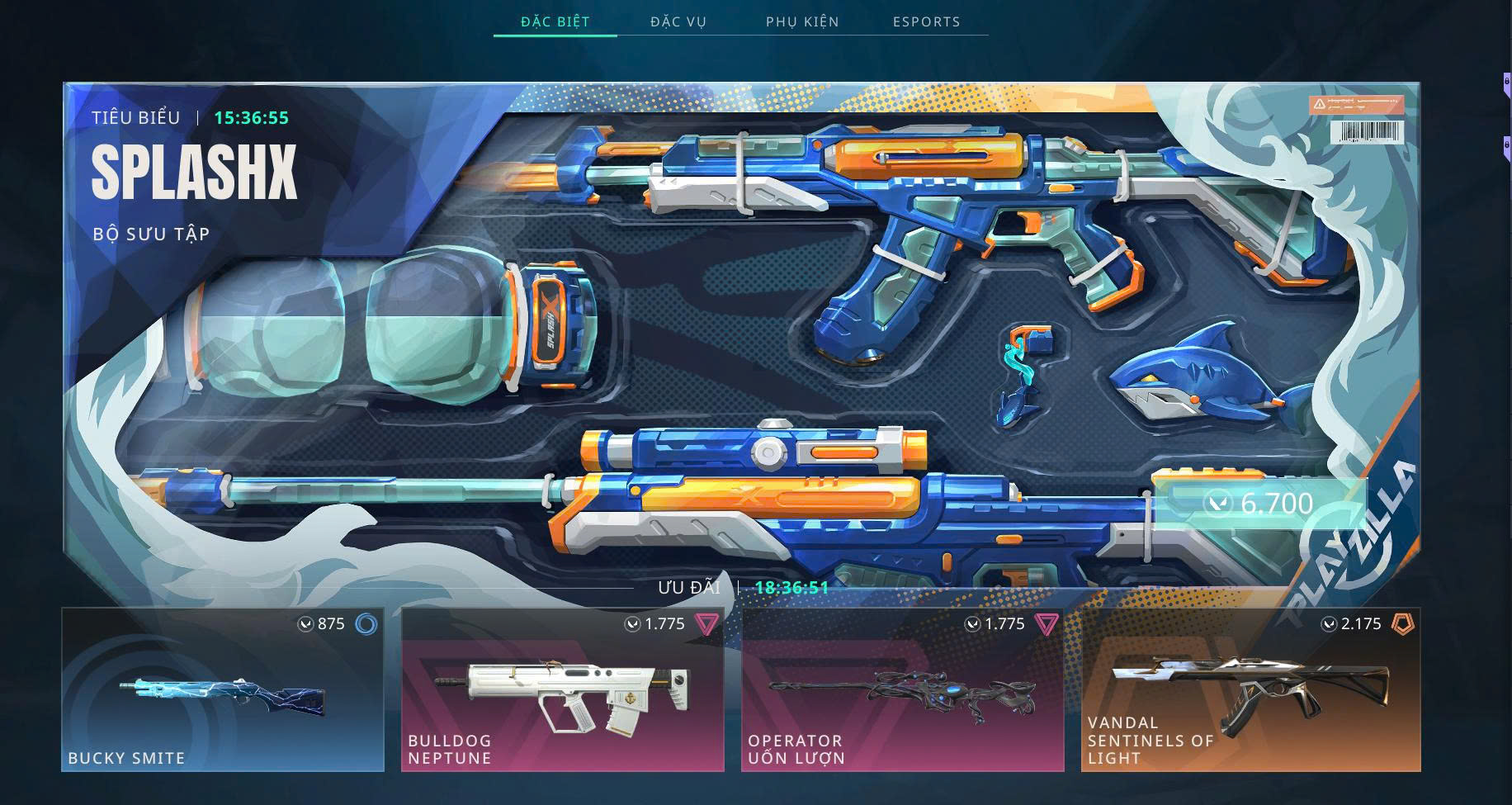The height and width of the screenshot is (805, 1512).
Task: Go to the Esports tab
Action: coord(926,21)
